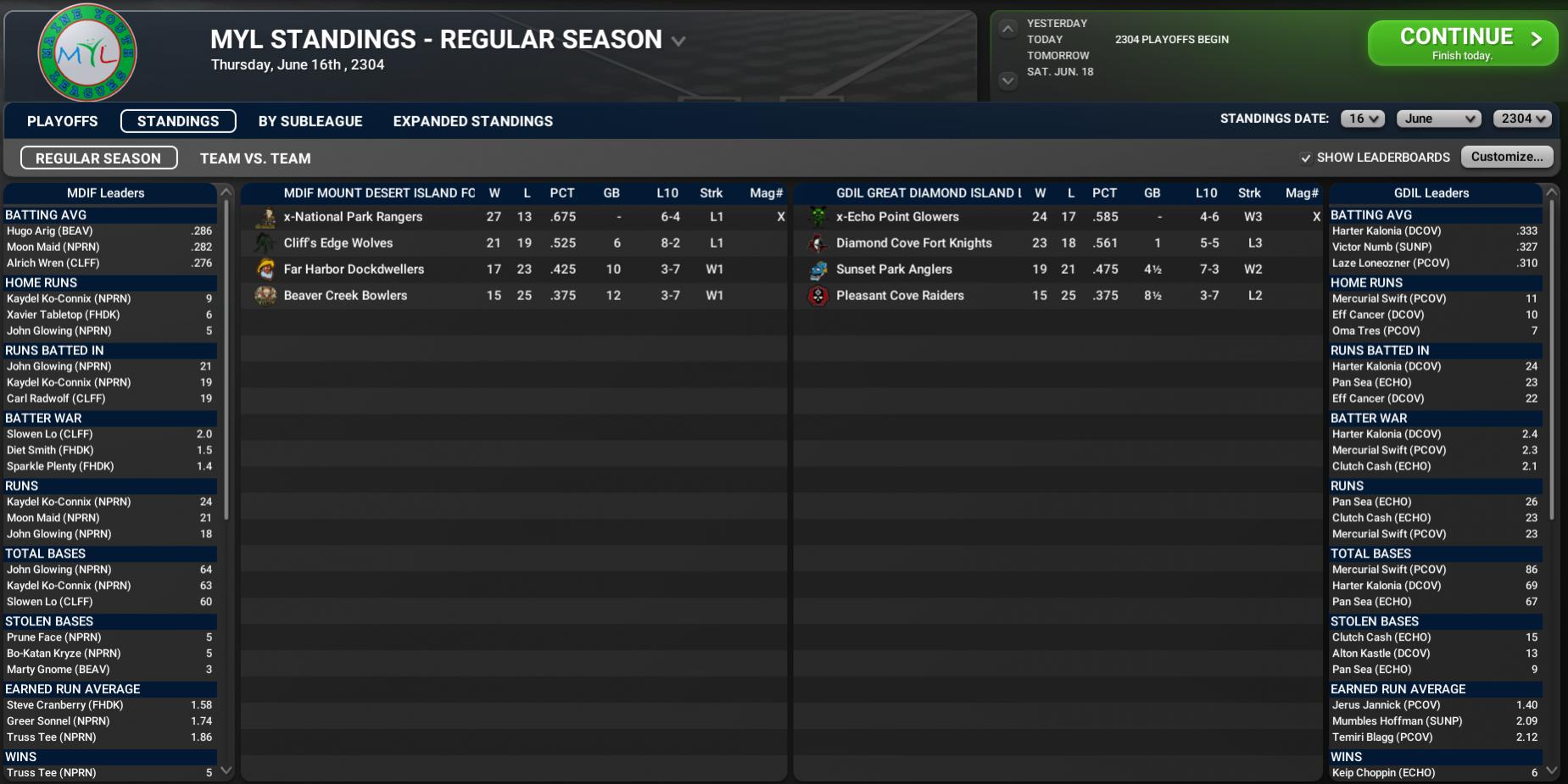Open the Echo Point Glowers team page
Image resolution: width=1568 pixels, height=784 pixels.
(x=897, y=217)
